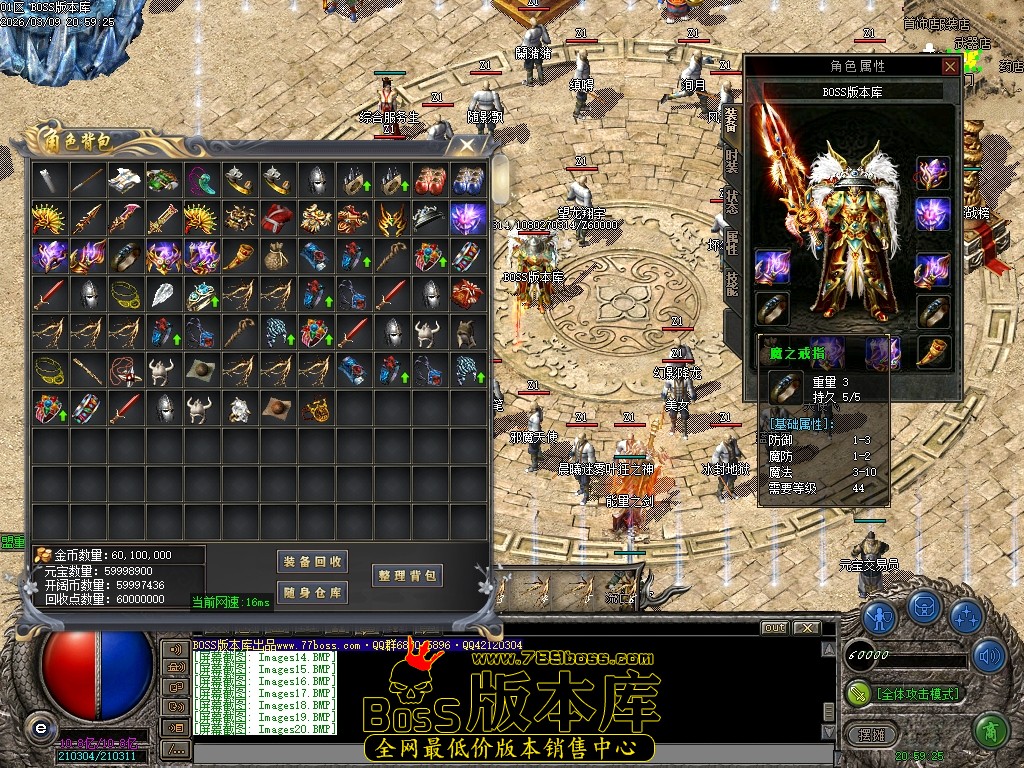The width and height of the screenshot is (1024, 768).
Task: Toggle sound with the blue speaker button
Action: click(x=989, y=656)
